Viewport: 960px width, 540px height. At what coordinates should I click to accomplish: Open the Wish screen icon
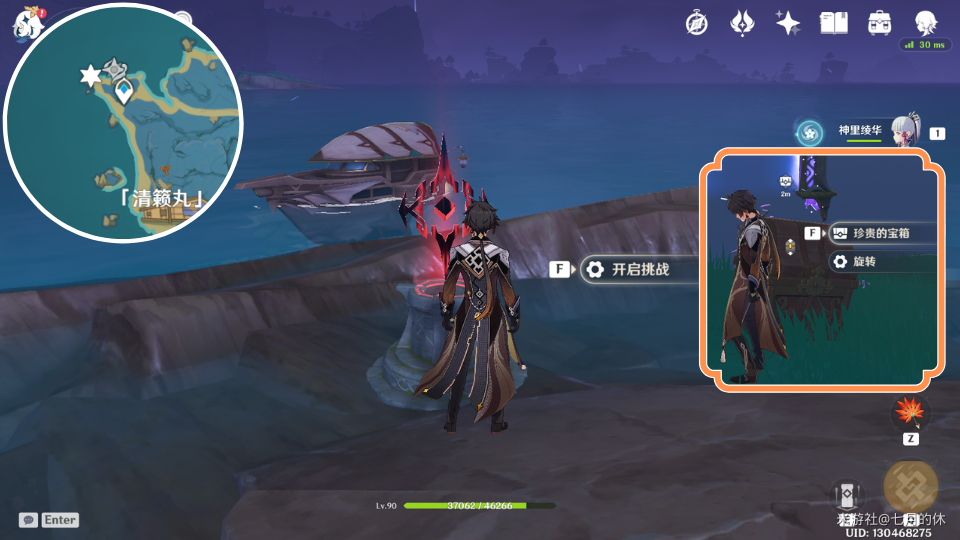tap(741, 23)
